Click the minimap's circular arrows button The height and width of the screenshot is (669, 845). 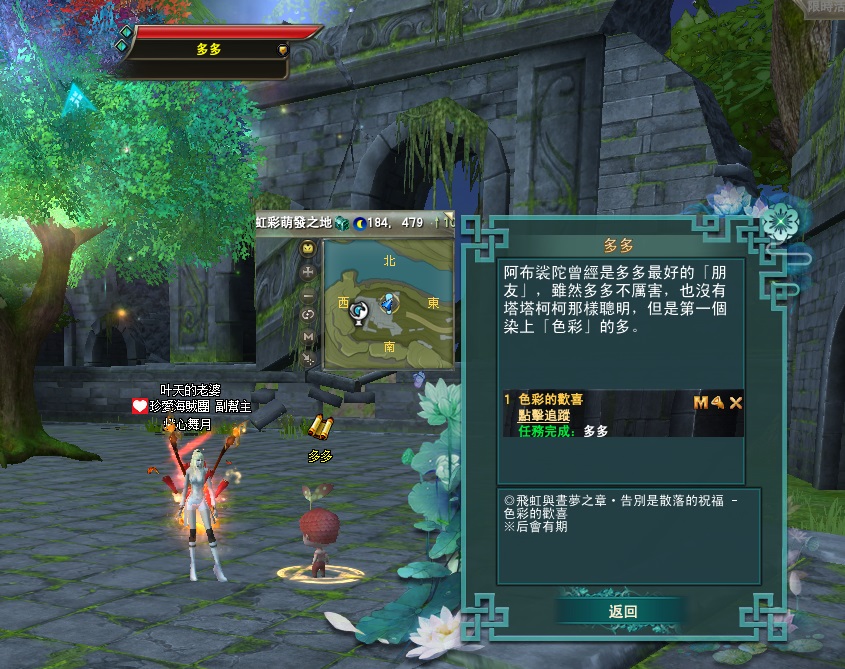[x=308, y=316]
